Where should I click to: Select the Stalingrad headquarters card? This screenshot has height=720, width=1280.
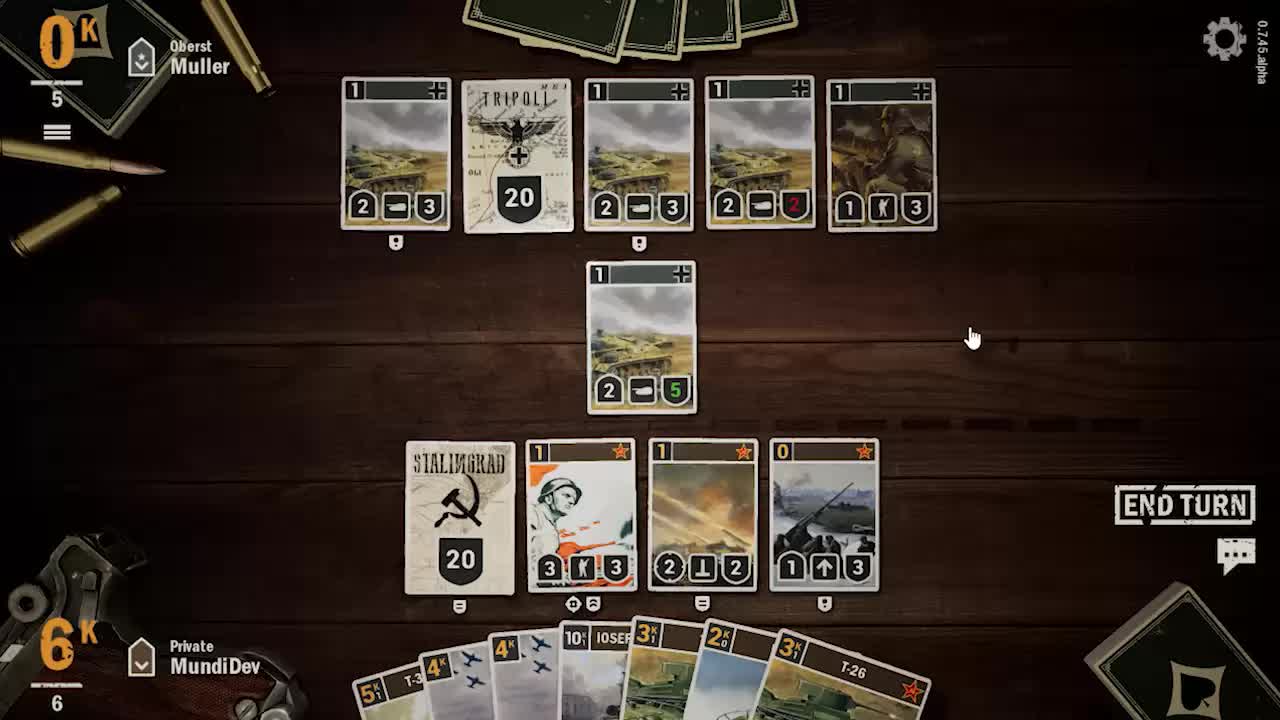(460, 520)
